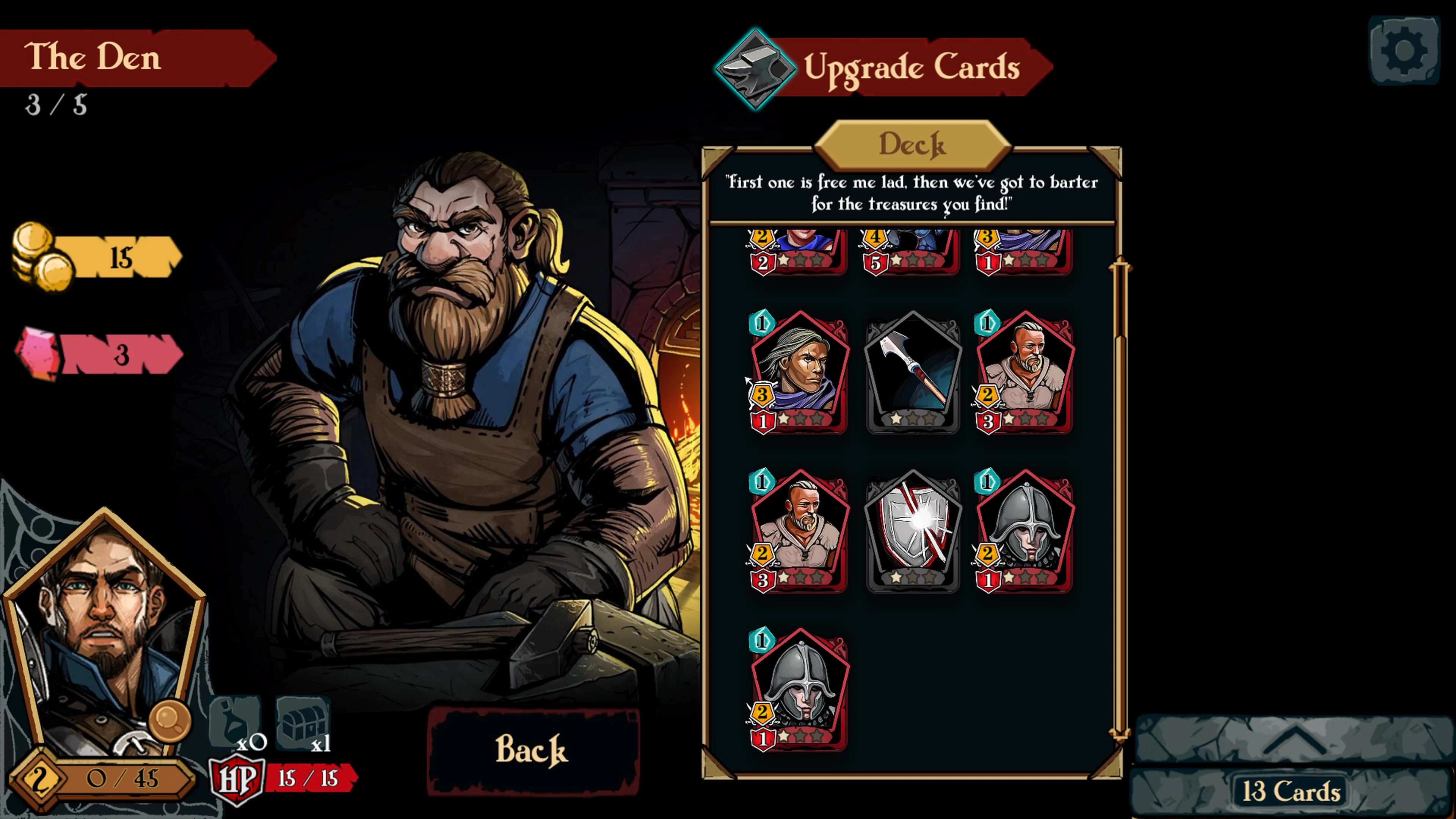Select the Deck tab header

(x=912, y=145)
